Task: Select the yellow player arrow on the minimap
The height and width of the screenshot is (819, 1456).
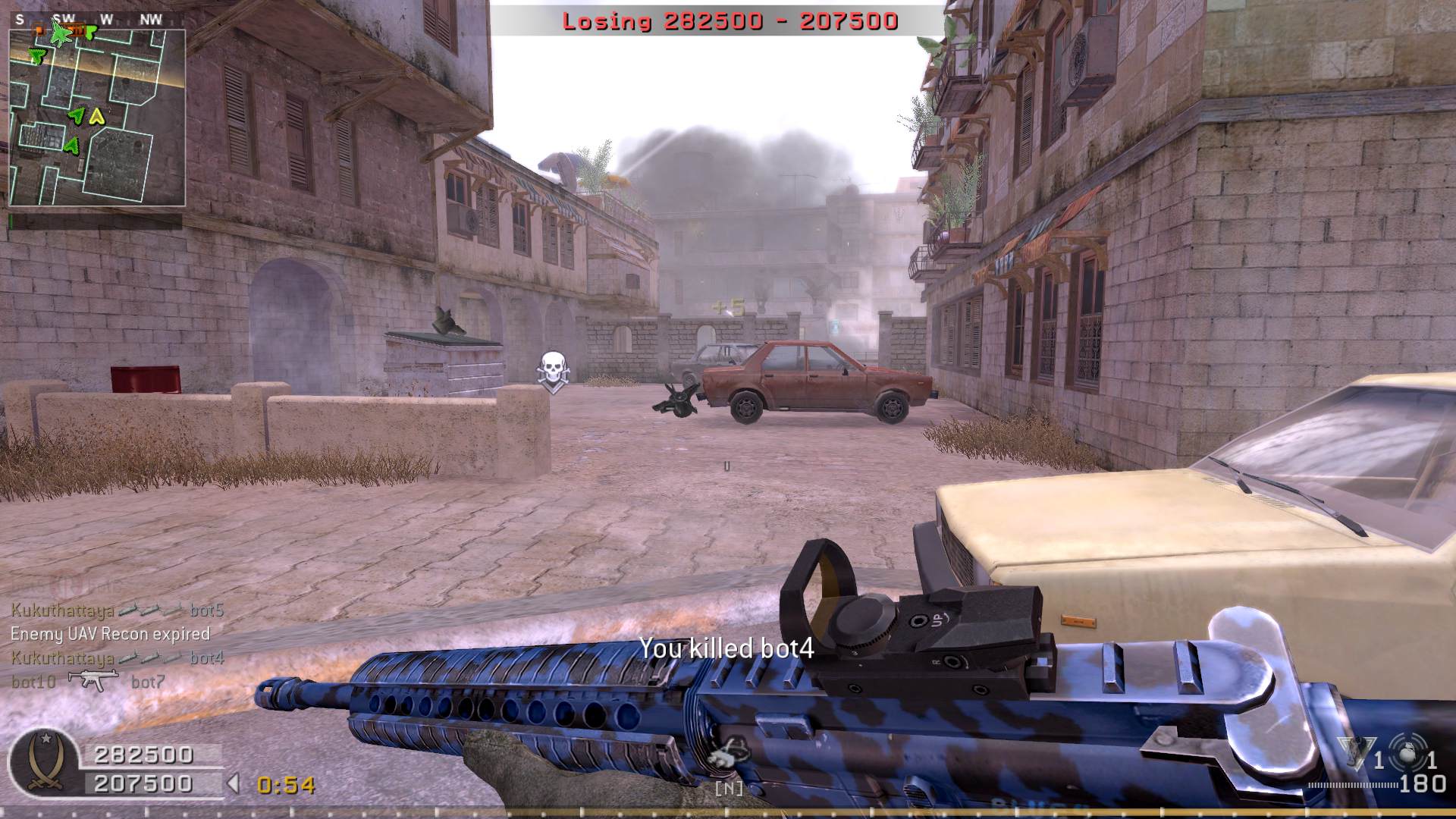Action: 96,116
